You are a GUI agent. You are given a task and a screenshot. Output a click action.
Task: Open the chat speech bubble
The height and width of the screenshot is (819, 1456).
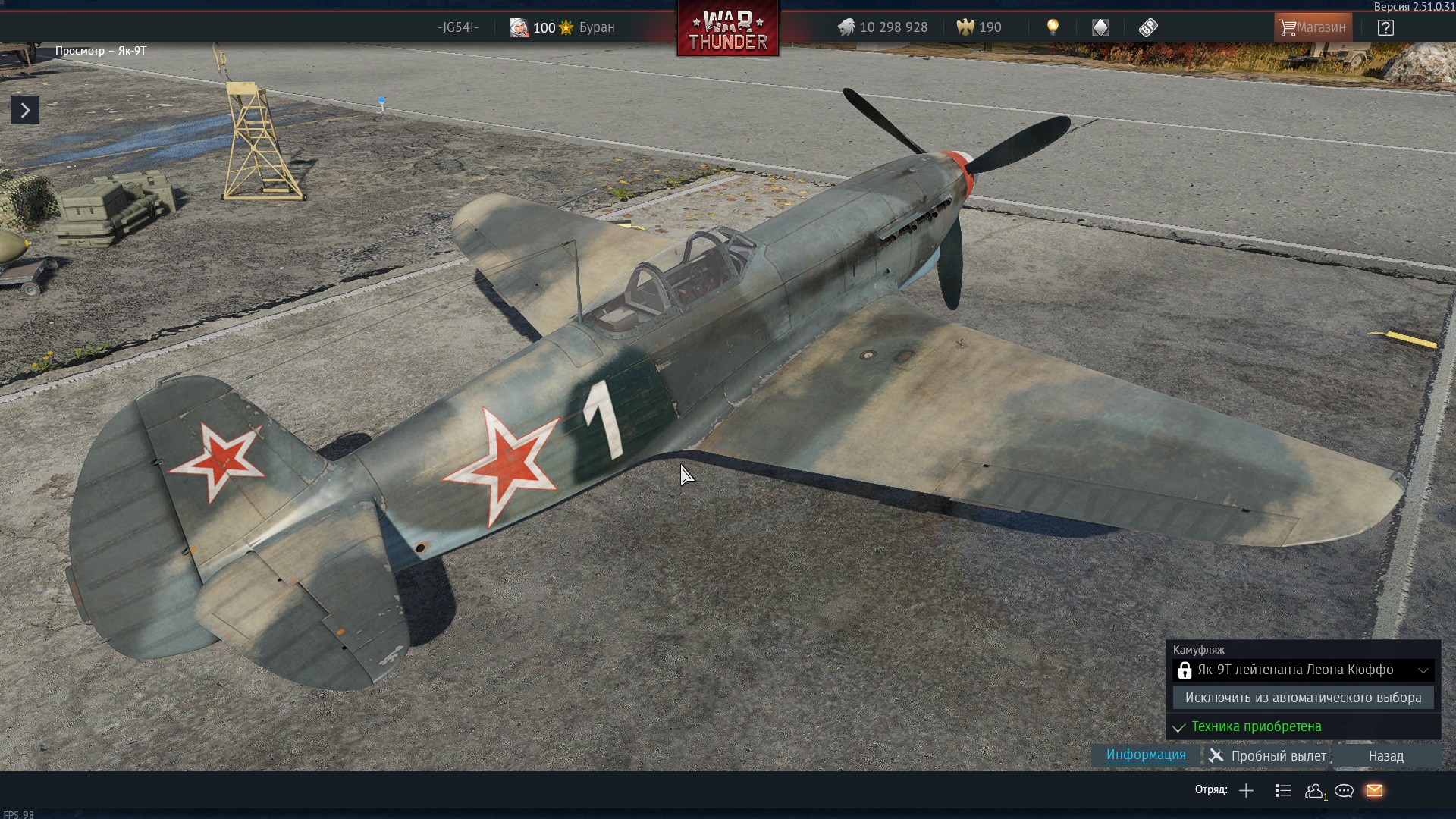(1344, 791)
